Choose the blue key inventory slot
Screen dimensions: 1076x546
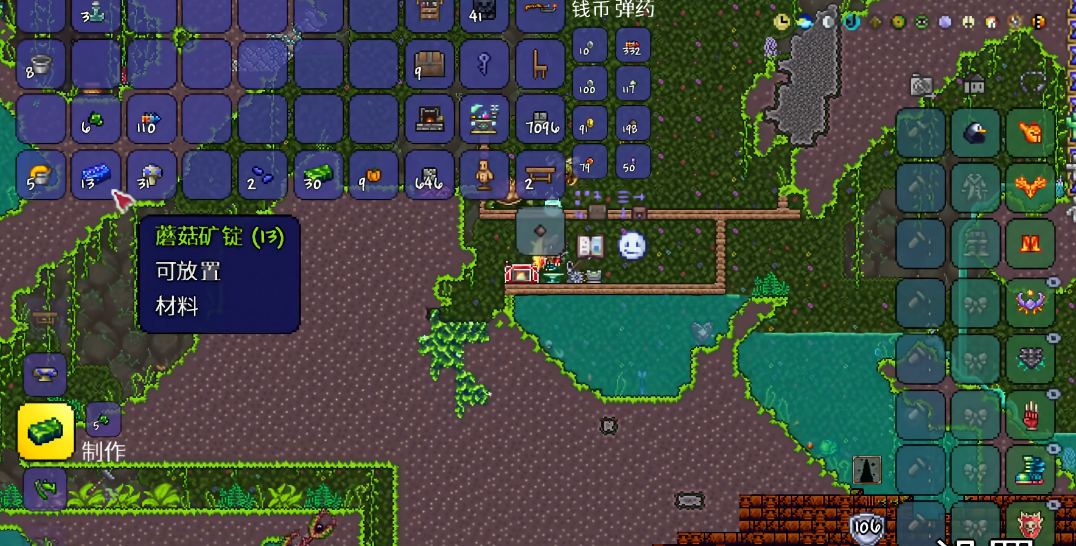click(485, 65)
